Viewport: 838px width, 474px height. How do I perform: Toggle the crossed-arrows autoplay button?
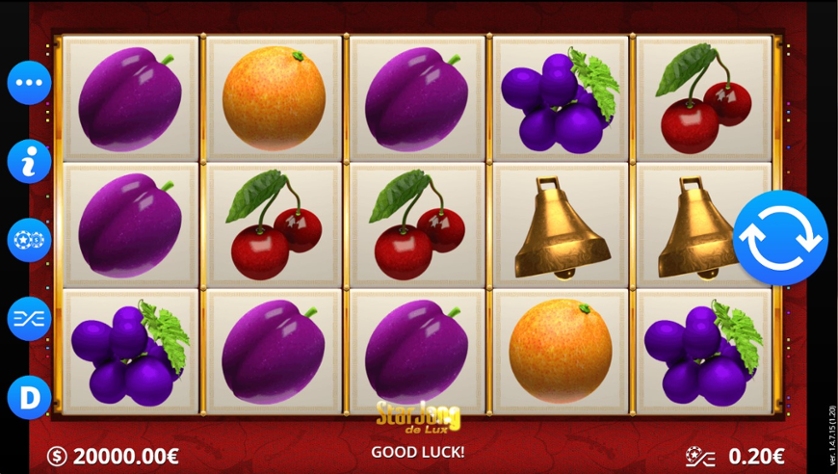tap(29, 319)
